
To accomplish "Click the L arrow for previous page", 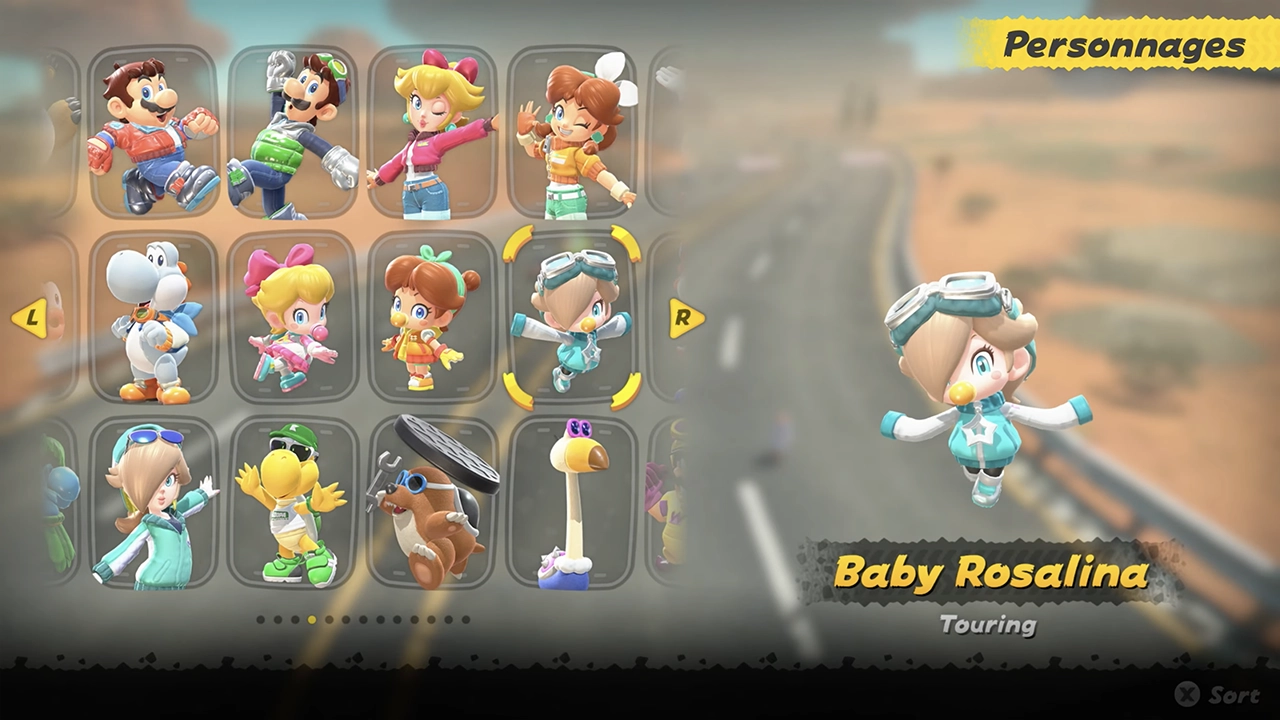I will pos(32,320).
